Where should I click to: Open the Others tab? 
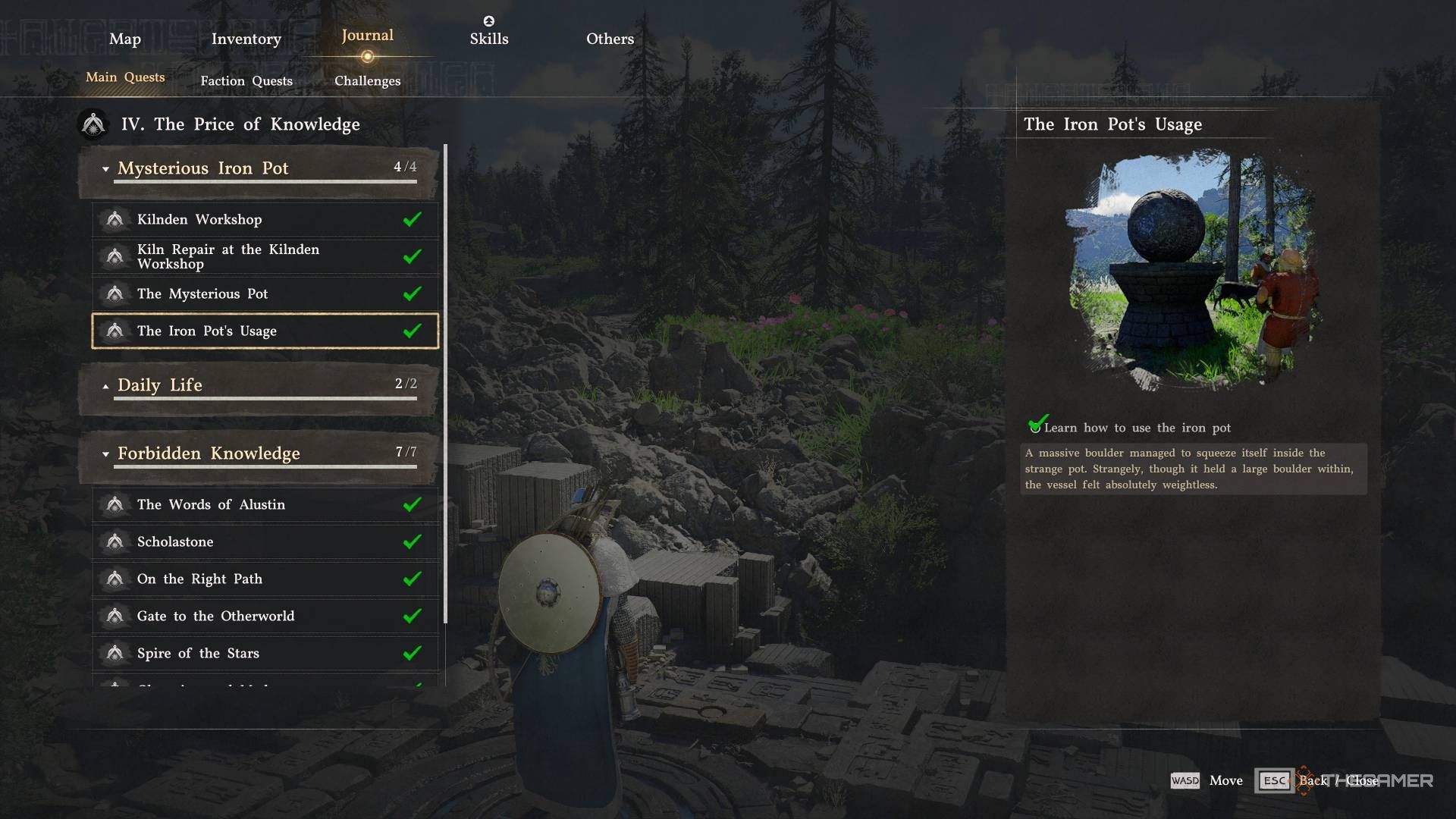coord(610,39)
